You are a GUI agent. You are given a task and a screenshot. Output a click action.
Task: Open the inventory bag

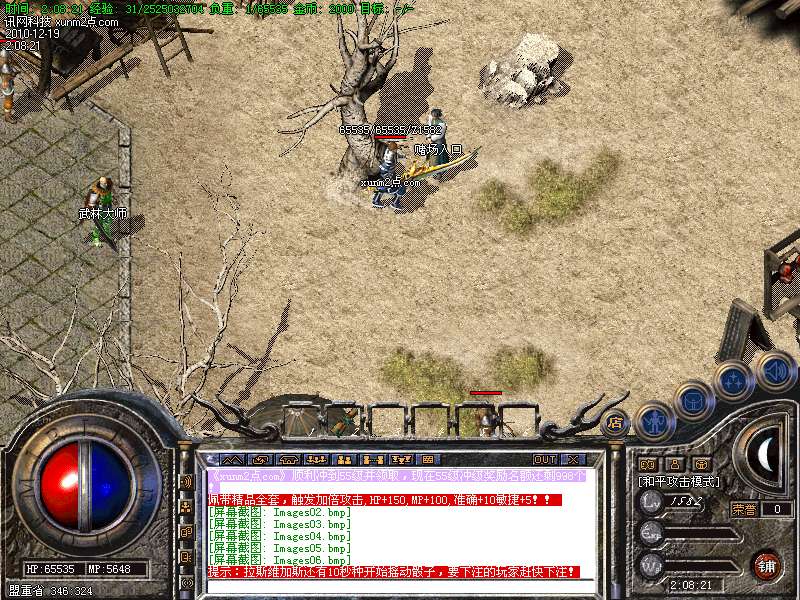pos(693,402)
